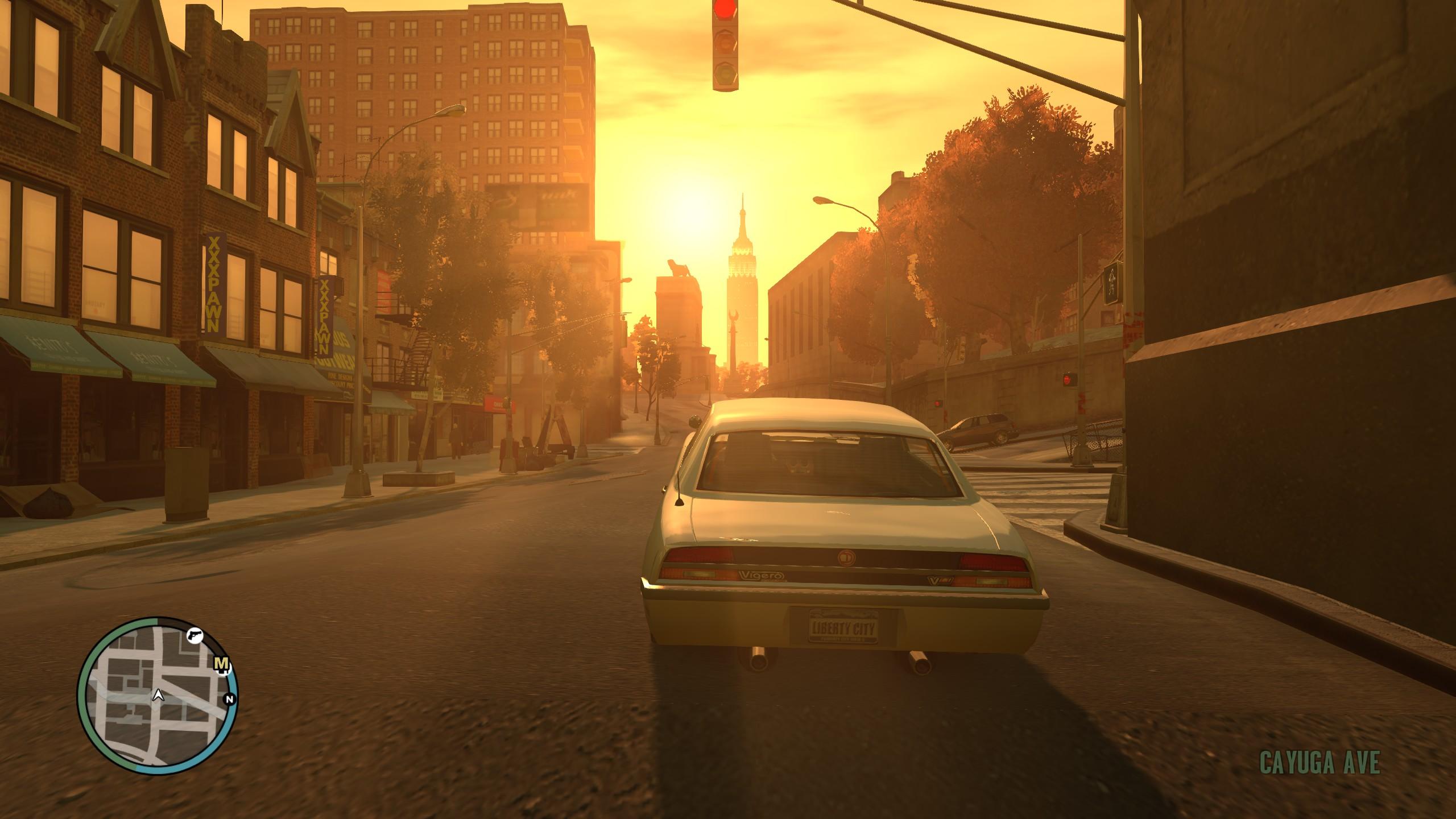Select the yellow M marker on the minimap
The image size is (1456, 819).
coord(222,664)
